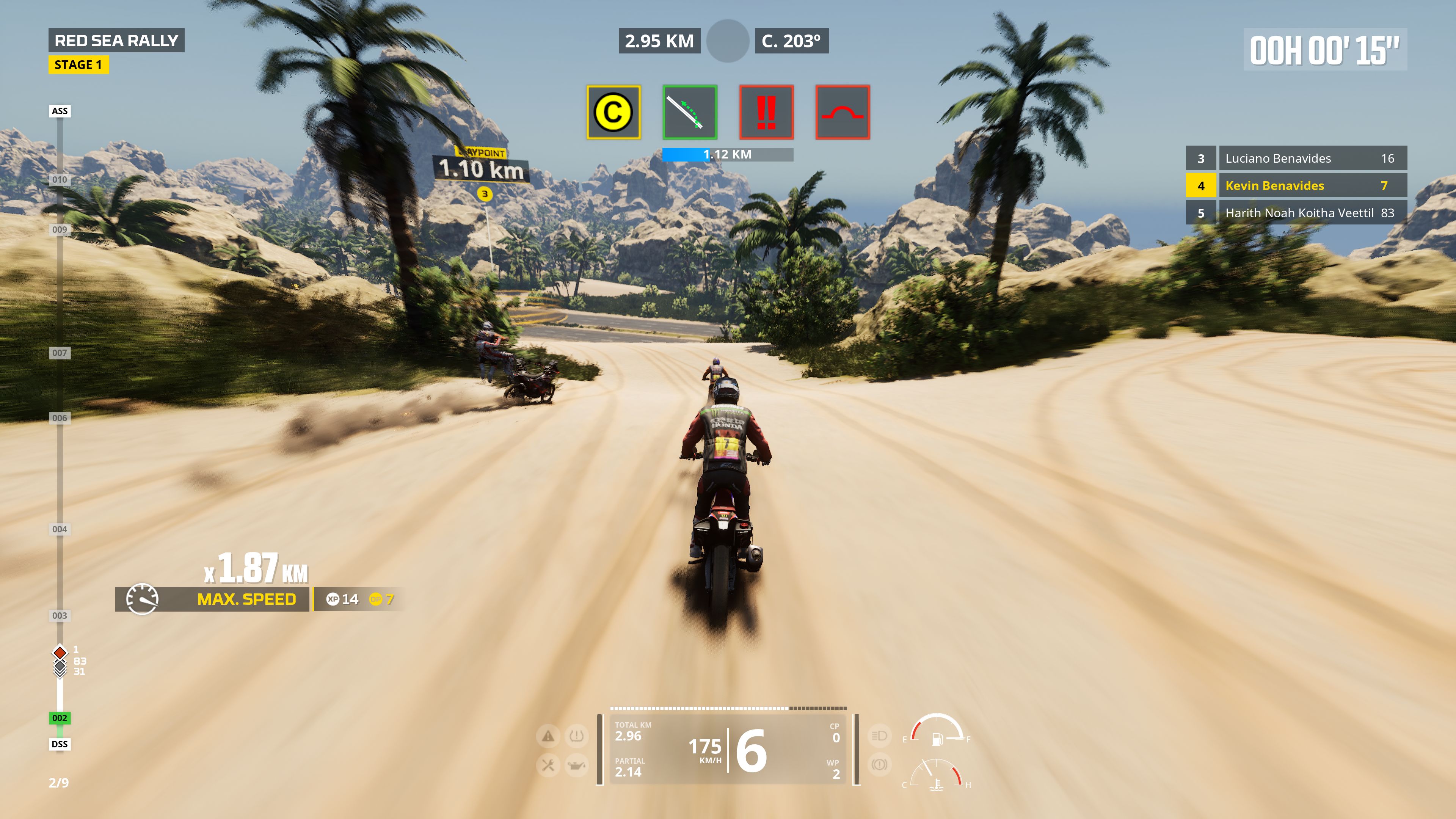Screen dimensions: 1456x819
Task: Select the yellow C roadbook icon
Action: point(613,112)
